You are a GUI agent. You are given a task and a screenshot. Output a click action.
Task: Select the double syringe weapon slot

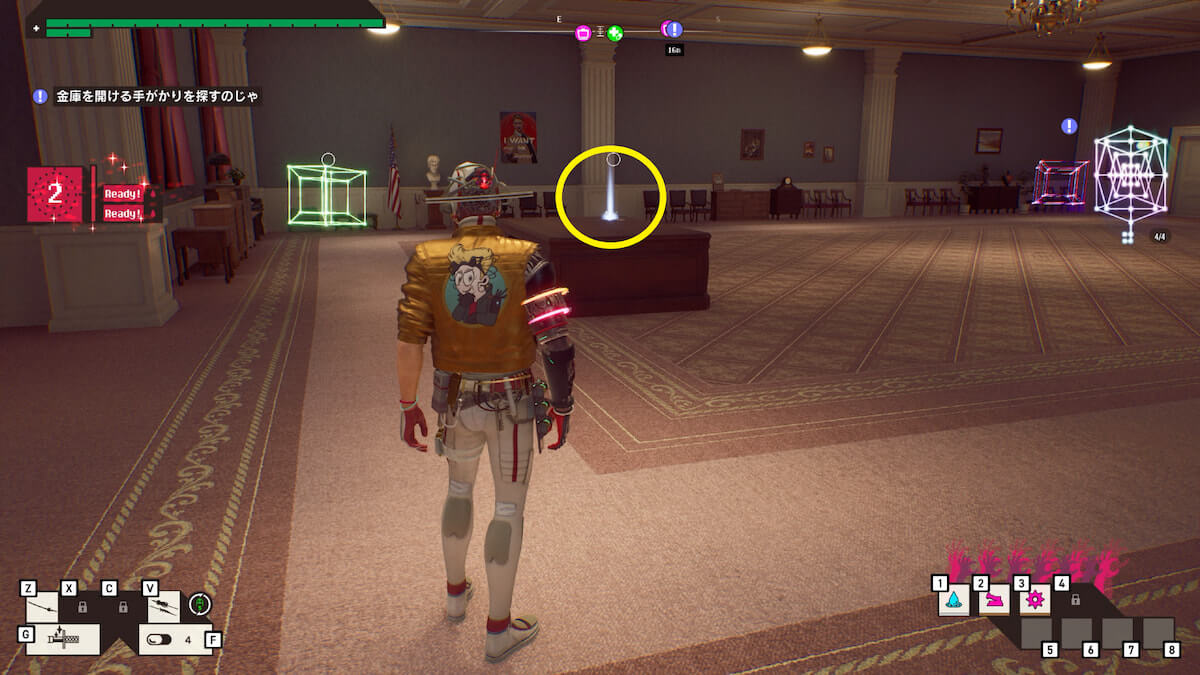(x=164, y=607)
